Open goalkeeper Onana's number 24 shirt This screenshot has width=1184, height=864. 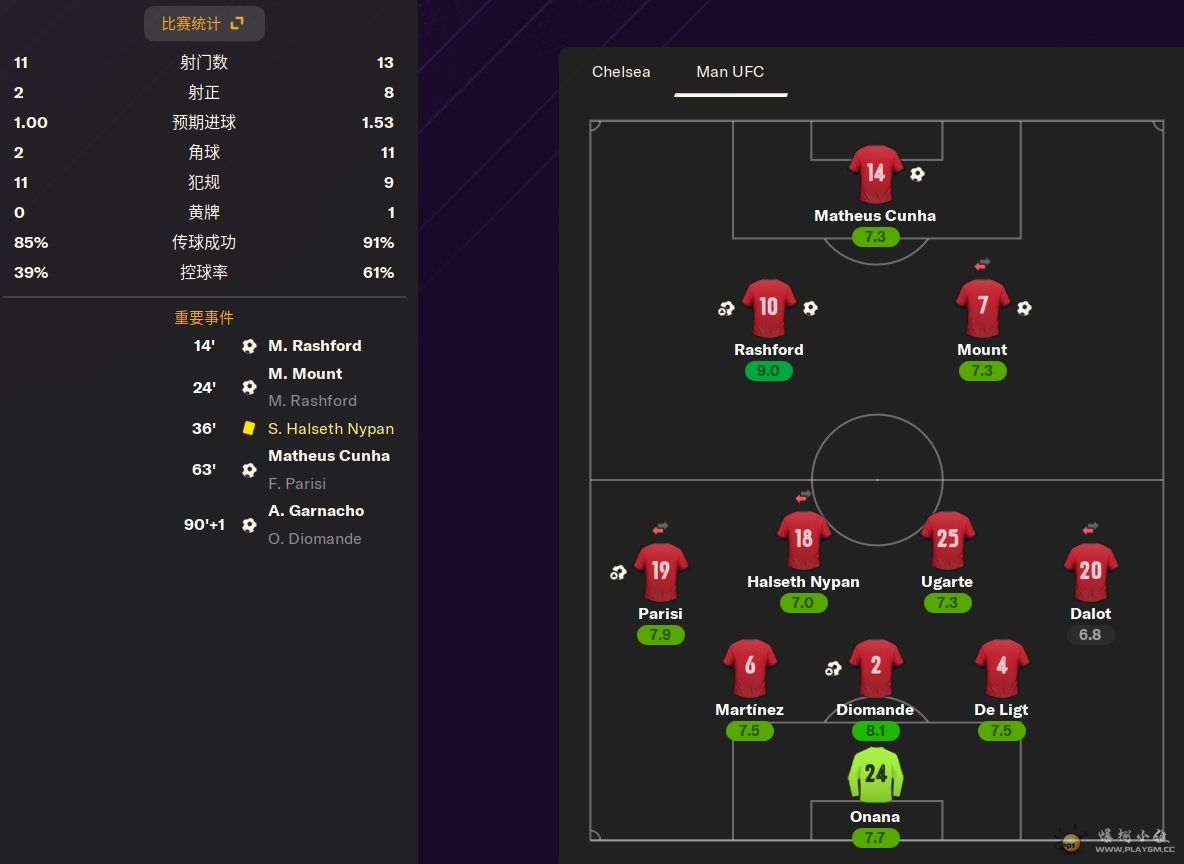click(x=875, y=775)
